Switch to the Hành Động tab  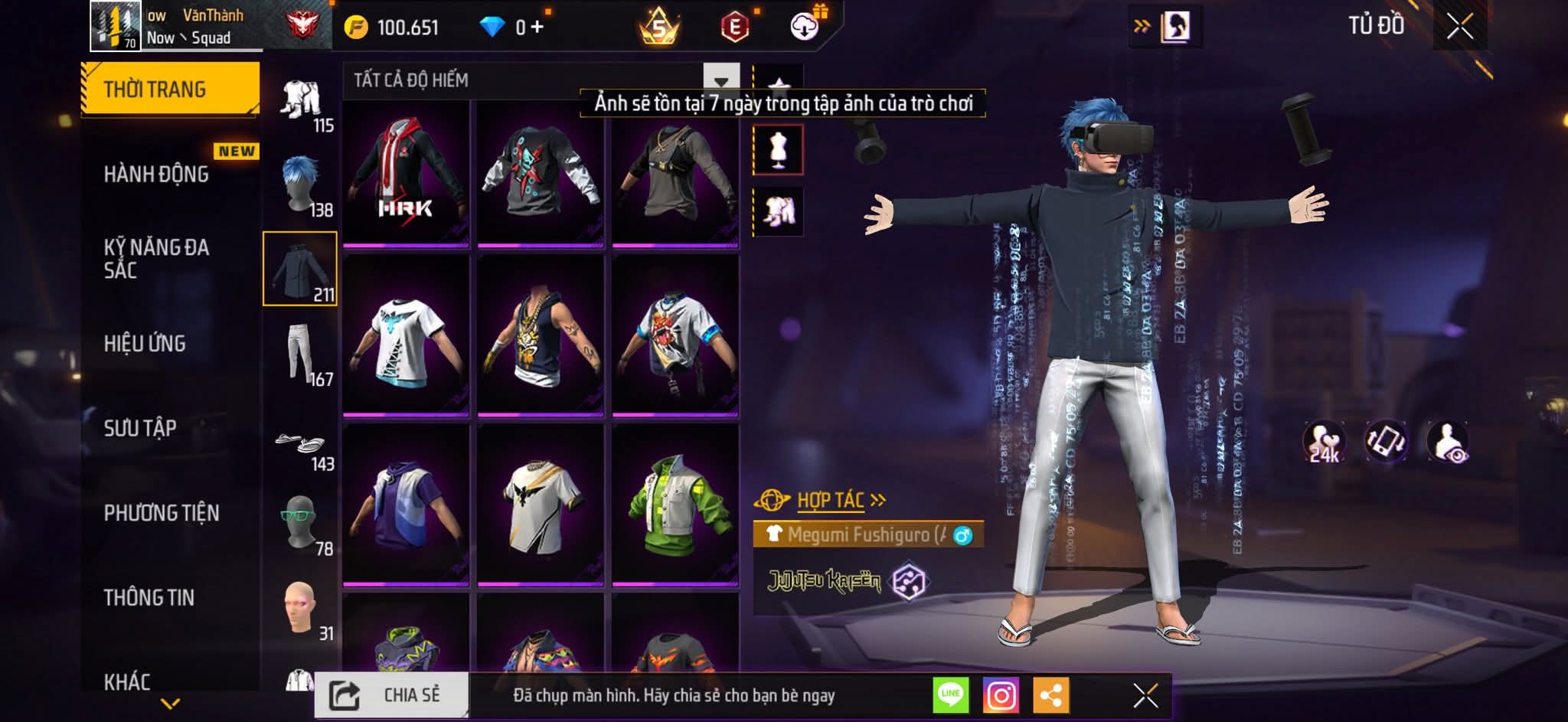point(157,175)
